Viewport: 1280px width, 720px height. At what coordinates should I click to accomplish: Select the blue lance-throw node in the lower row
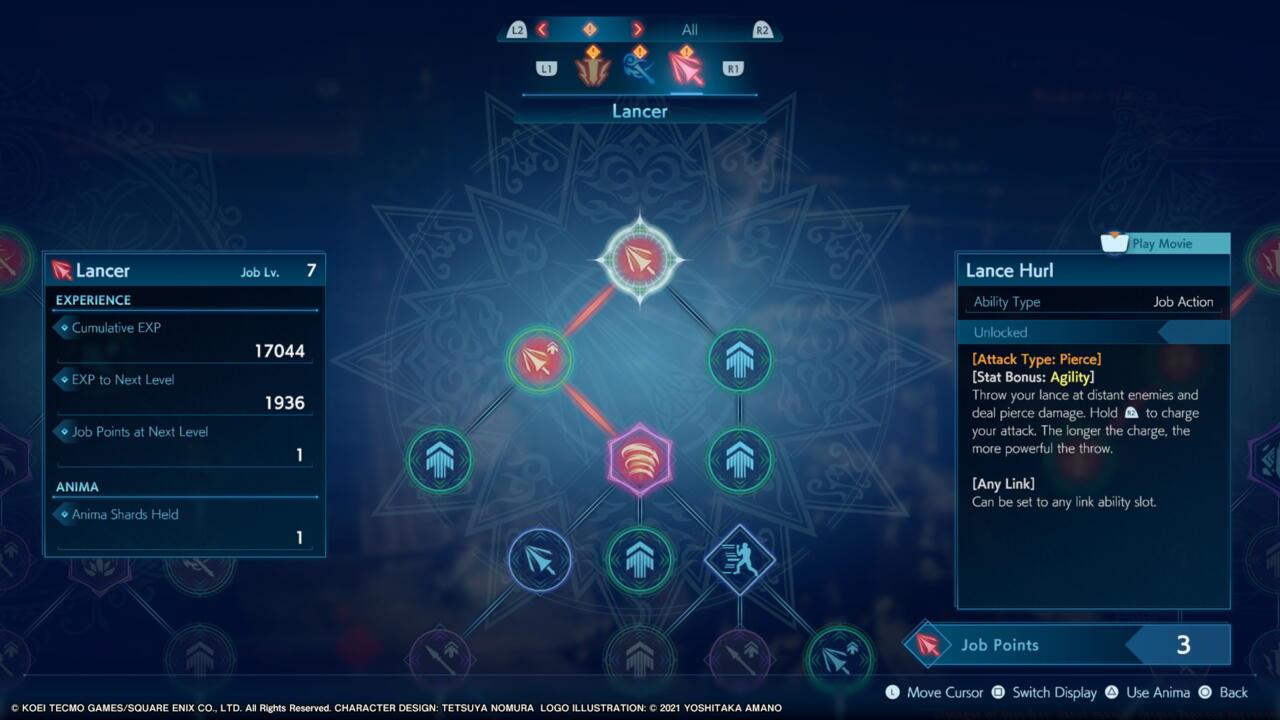pos(540,560)
